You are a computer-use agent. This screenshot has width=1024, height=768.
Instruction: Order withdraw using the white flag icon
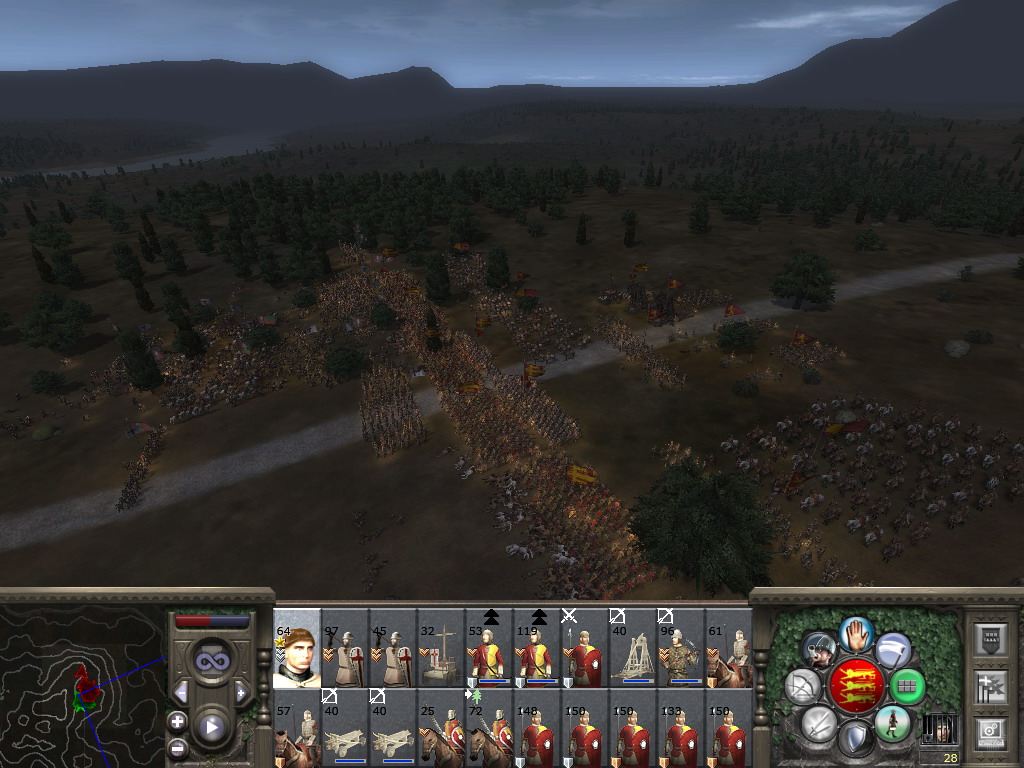pos(893,649)
